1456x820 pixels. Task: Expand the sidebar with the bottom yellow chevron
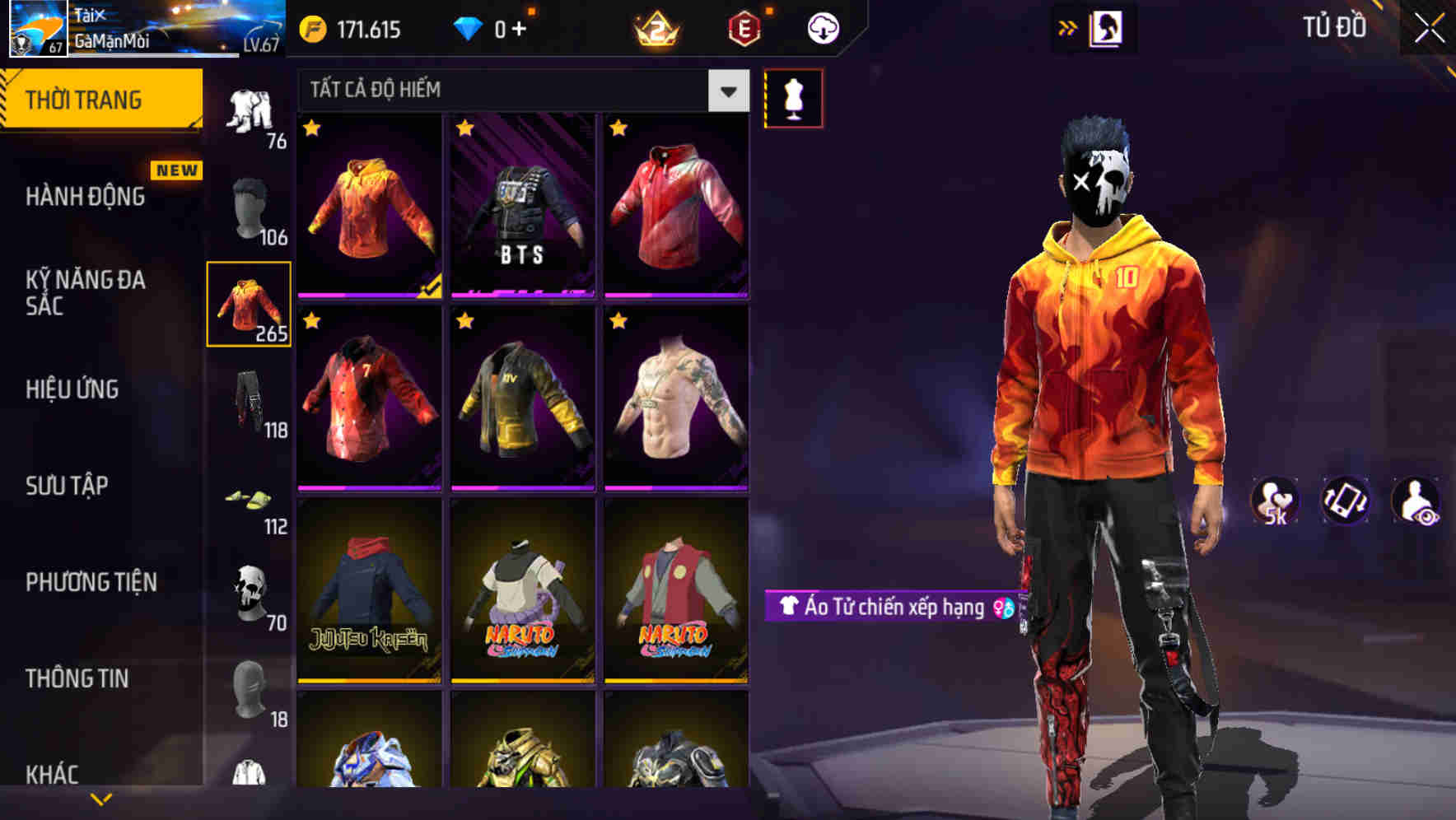click(99, 797)
